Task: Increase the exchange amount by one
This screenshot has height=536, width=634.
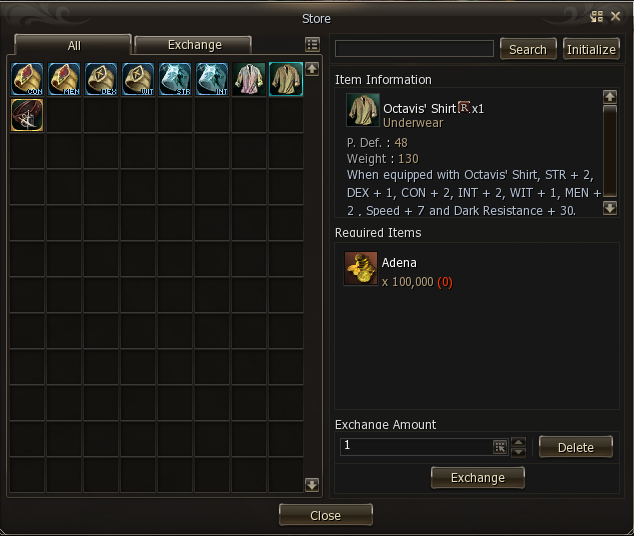Action: [x=518, y=441]
